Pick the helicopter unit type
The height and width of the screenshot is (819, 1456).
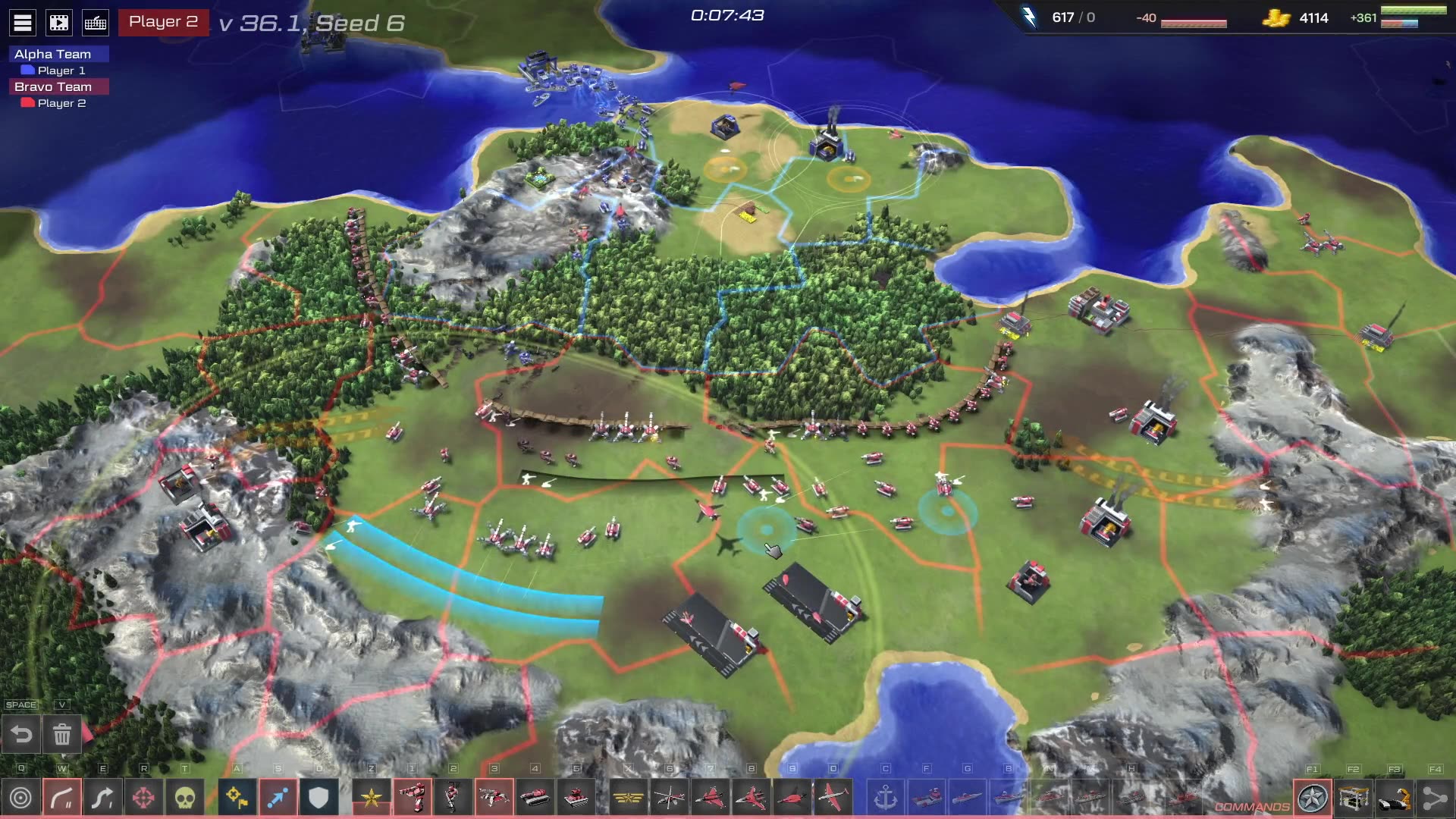tap(669, 798)
